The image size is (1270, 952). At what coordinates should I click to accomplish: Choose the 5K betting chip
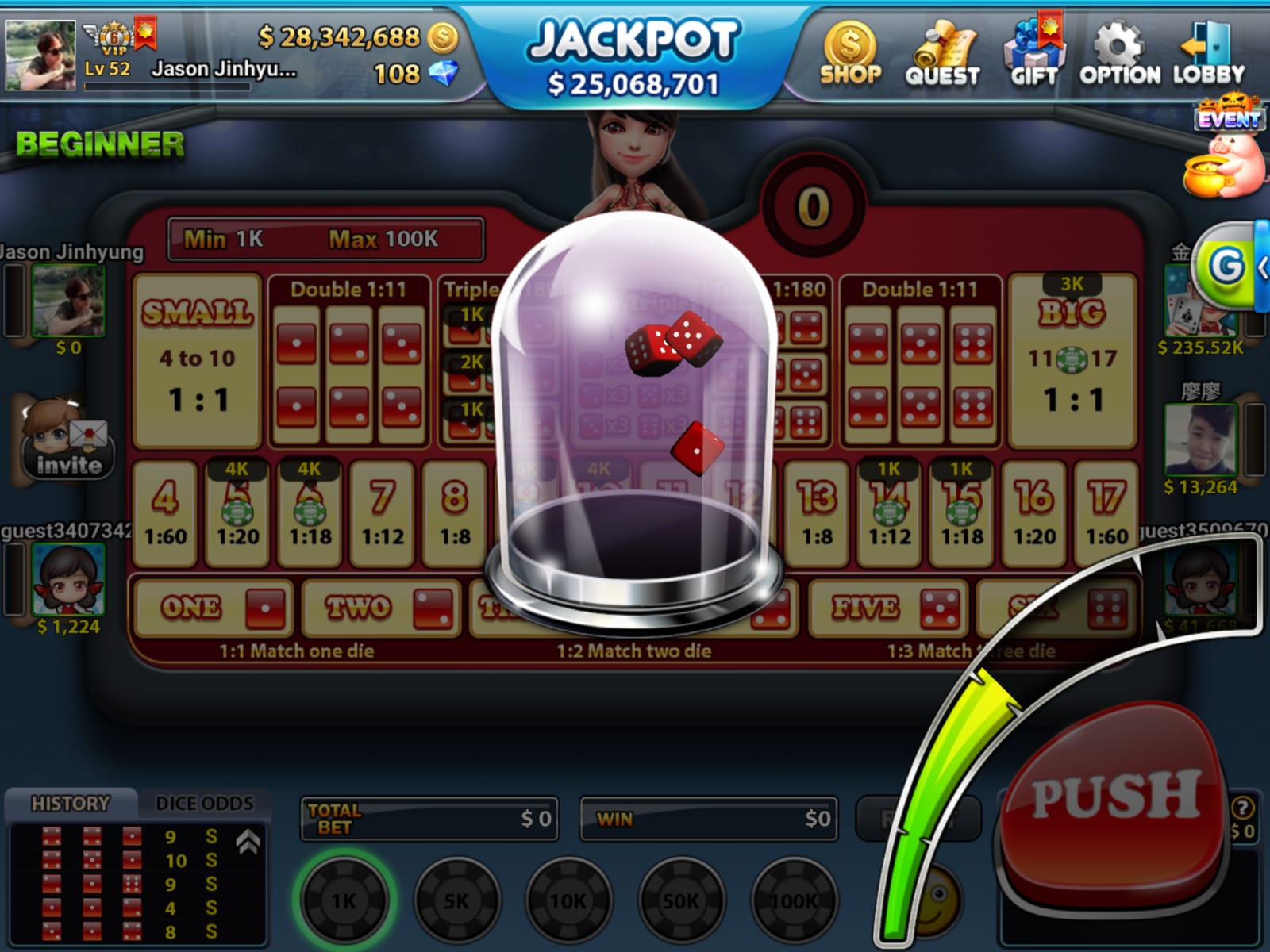456,900
